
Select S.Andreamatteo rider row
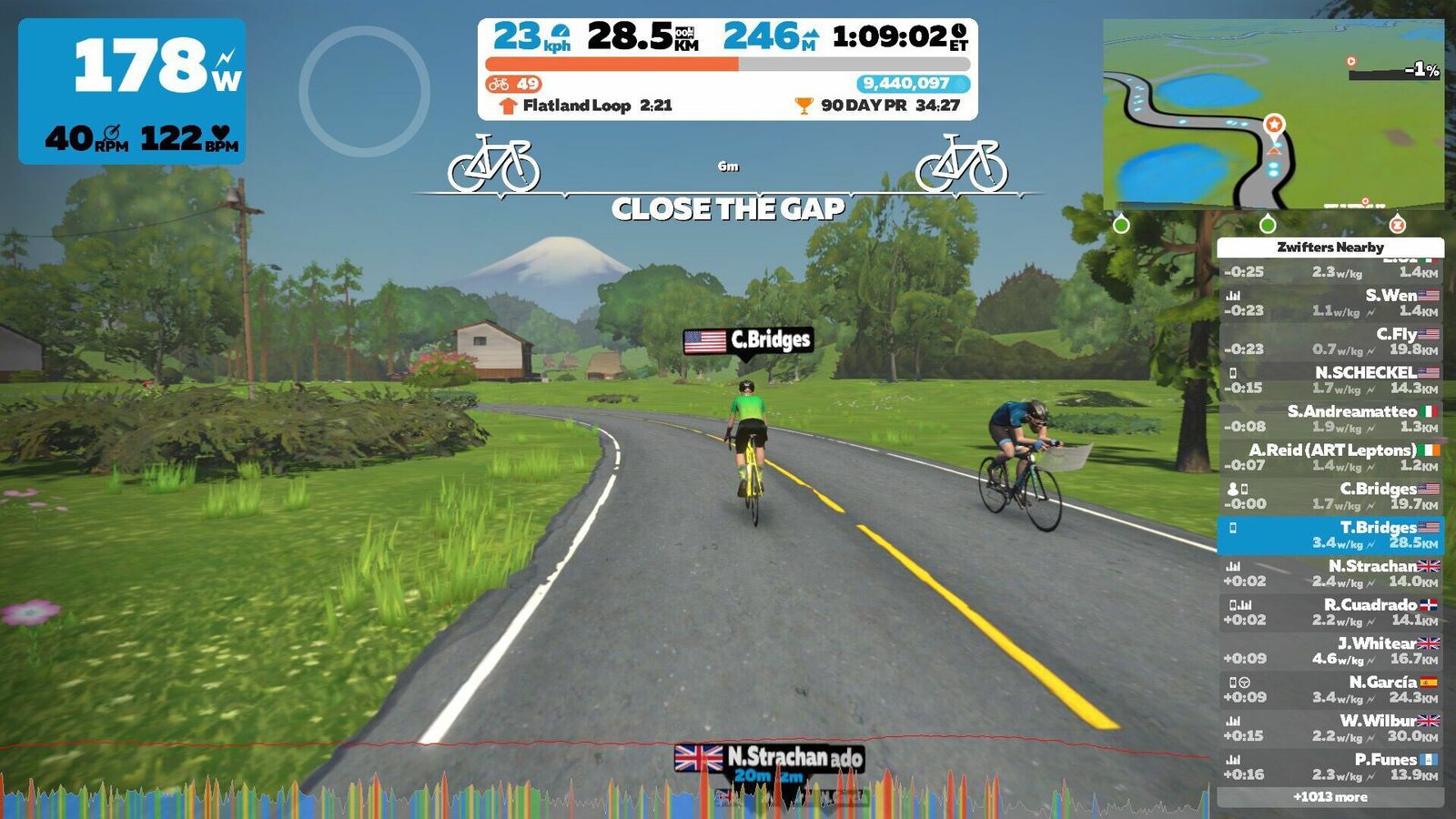point(1330,420)
